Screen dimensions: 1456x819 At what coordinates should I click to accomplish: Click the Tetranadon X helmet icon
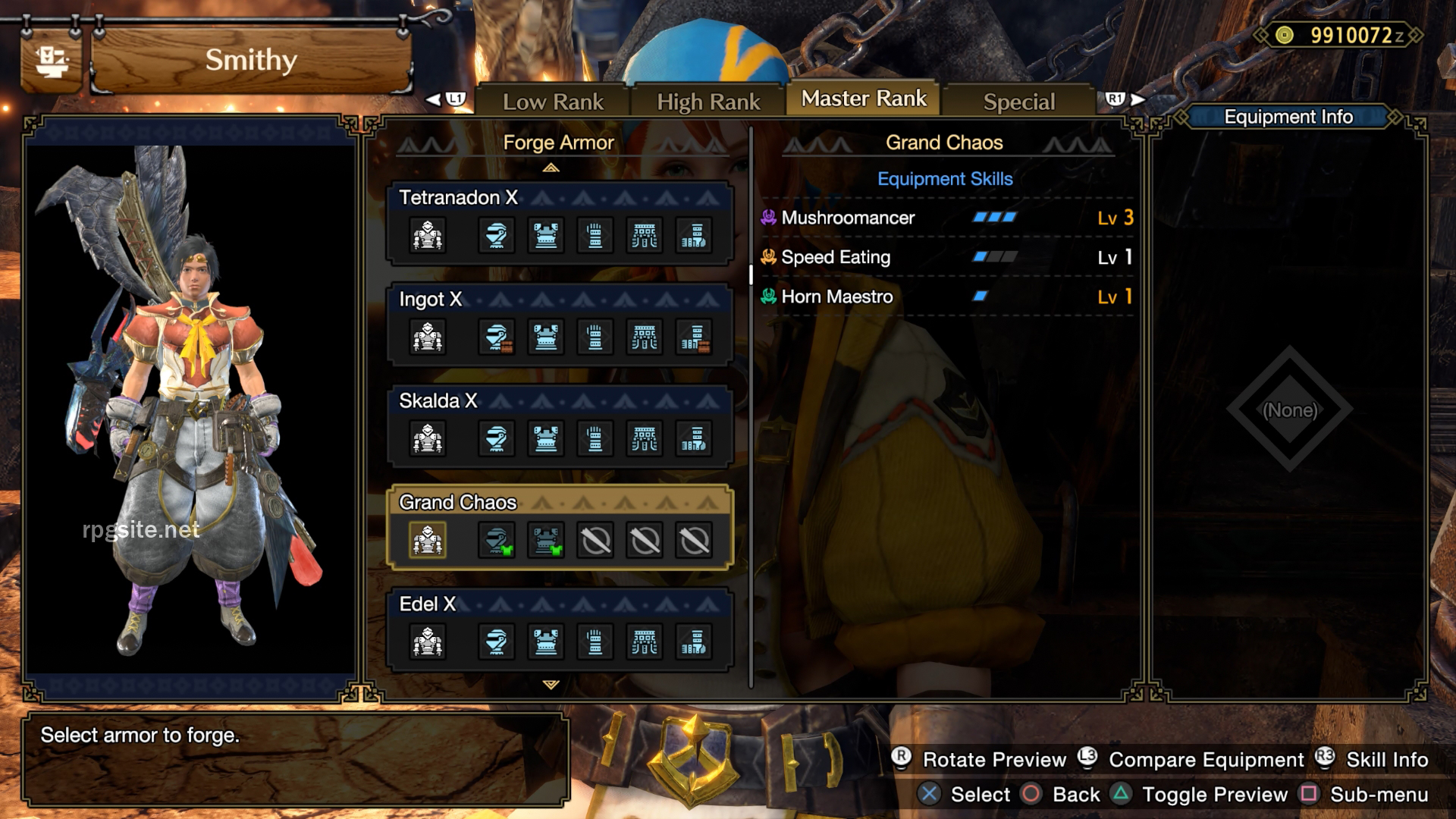(497, 235)
